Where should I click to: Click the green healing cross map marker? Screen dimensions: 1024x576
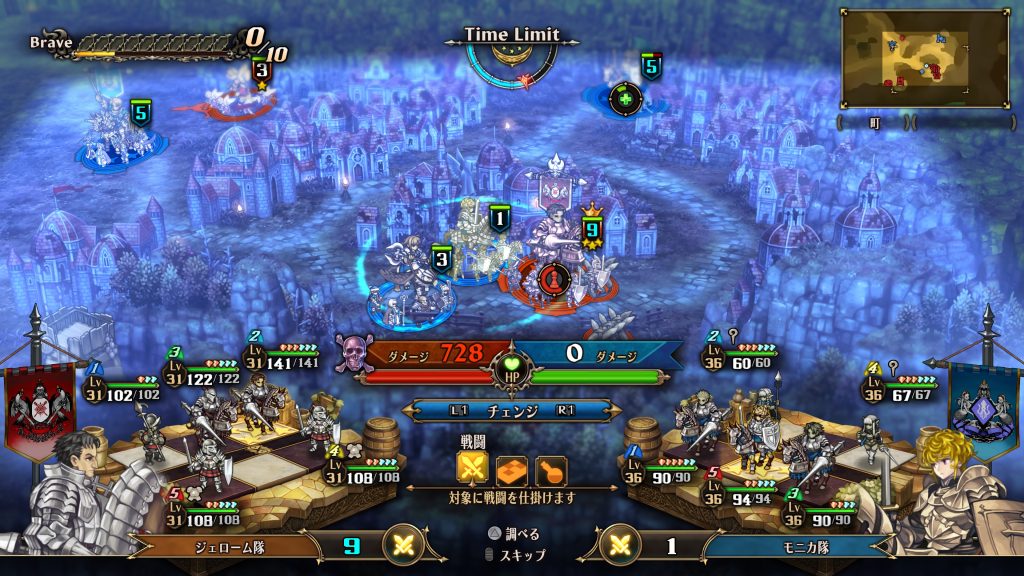coord(626,98)
